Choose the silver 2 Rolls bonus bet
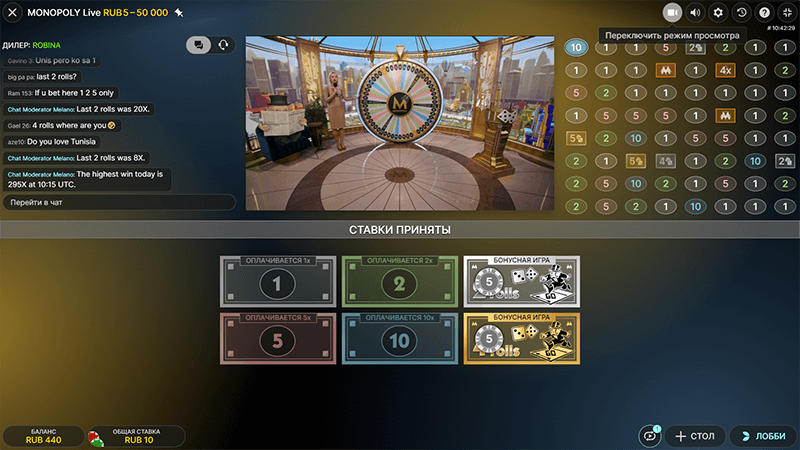800x450 pixels. point(521,282)
